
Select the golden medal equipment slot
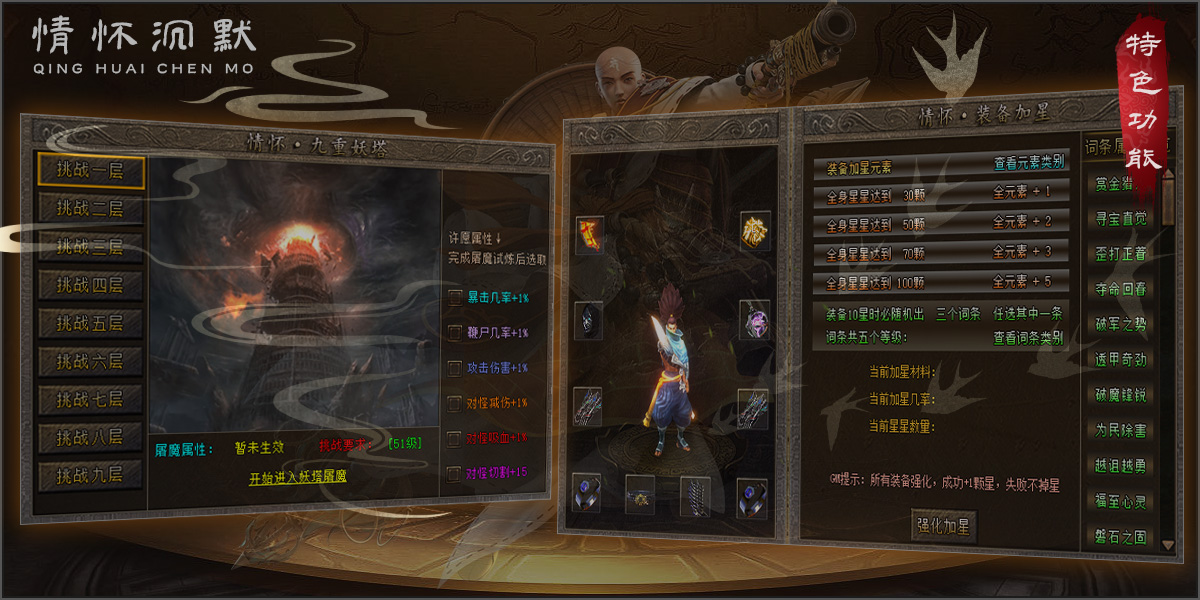(754, 231)
